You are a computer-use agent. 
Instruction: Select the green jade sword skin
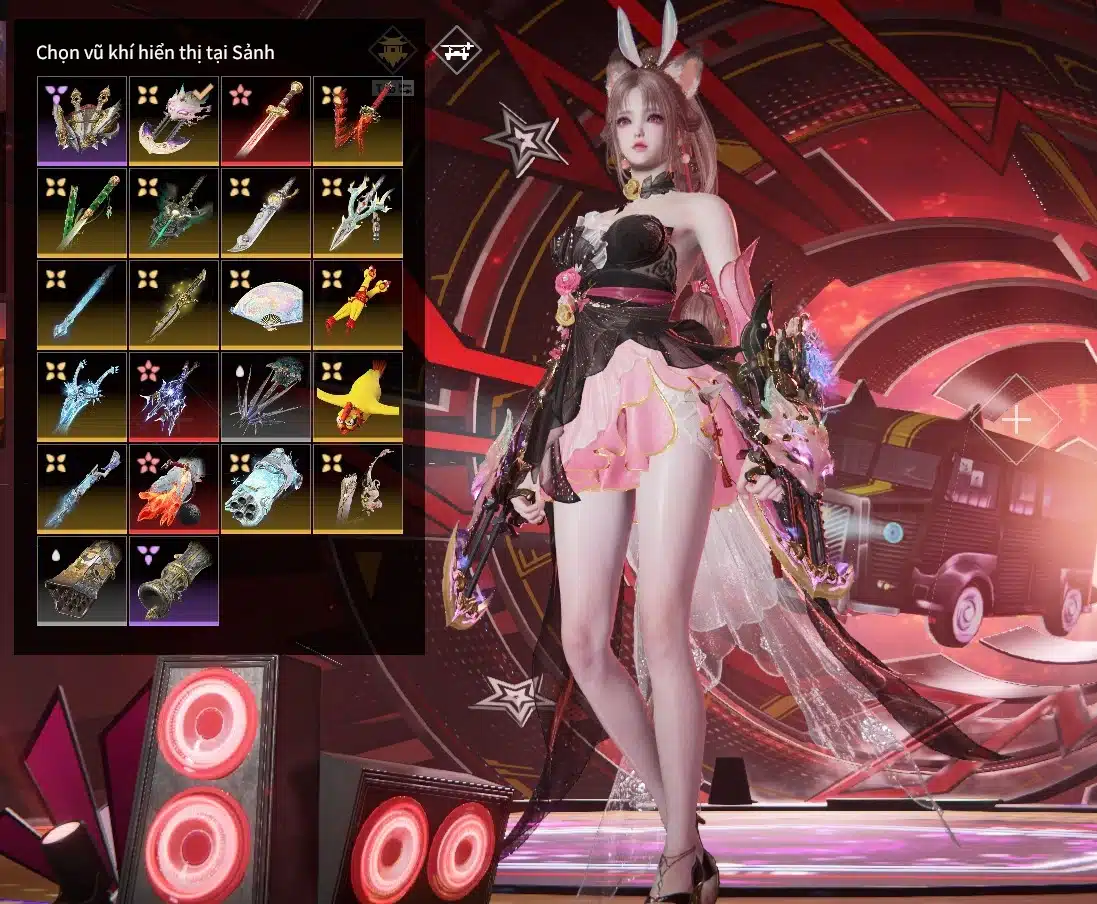82,212
